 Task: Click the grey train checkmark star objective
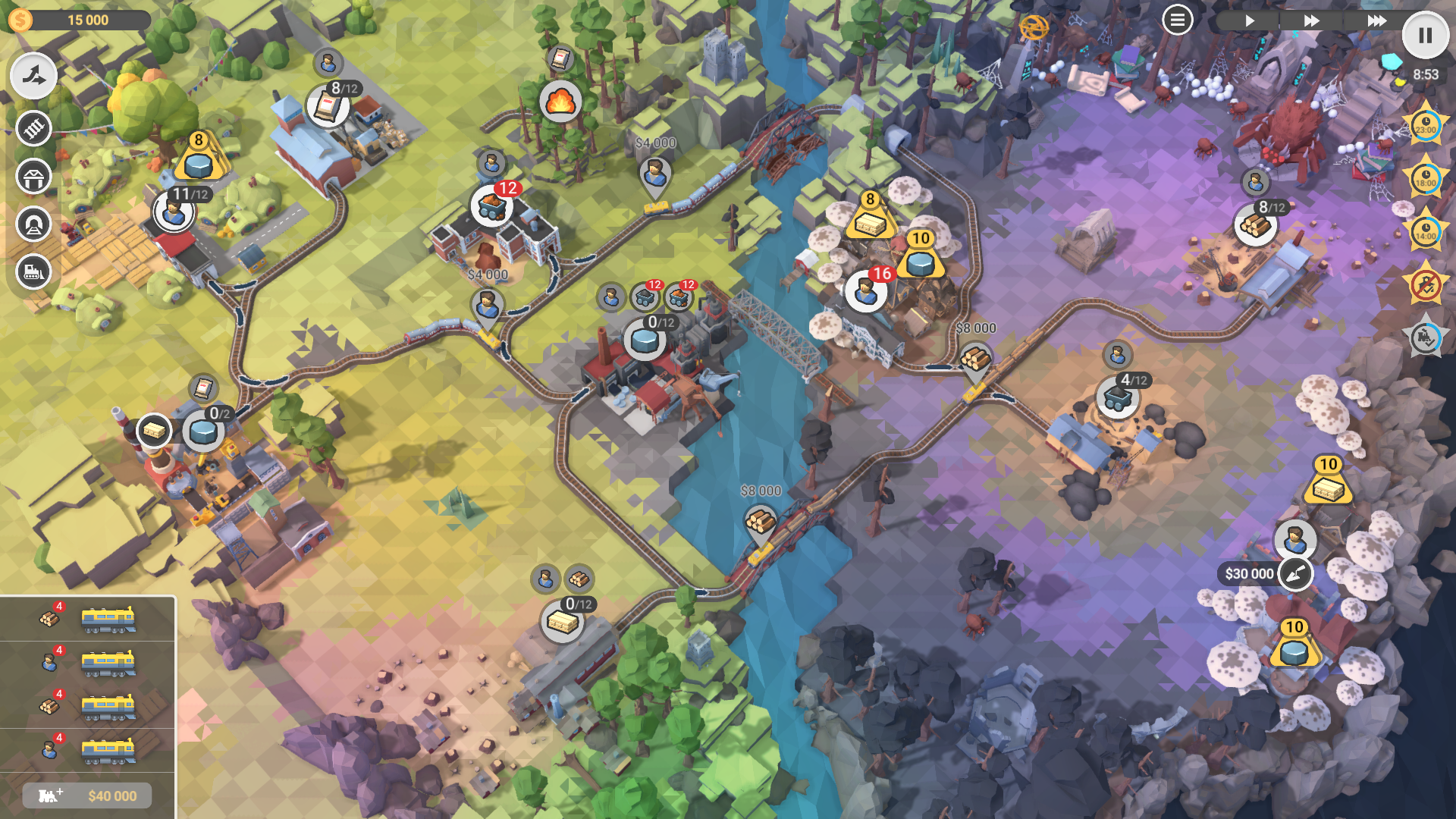coord(1426,338)
